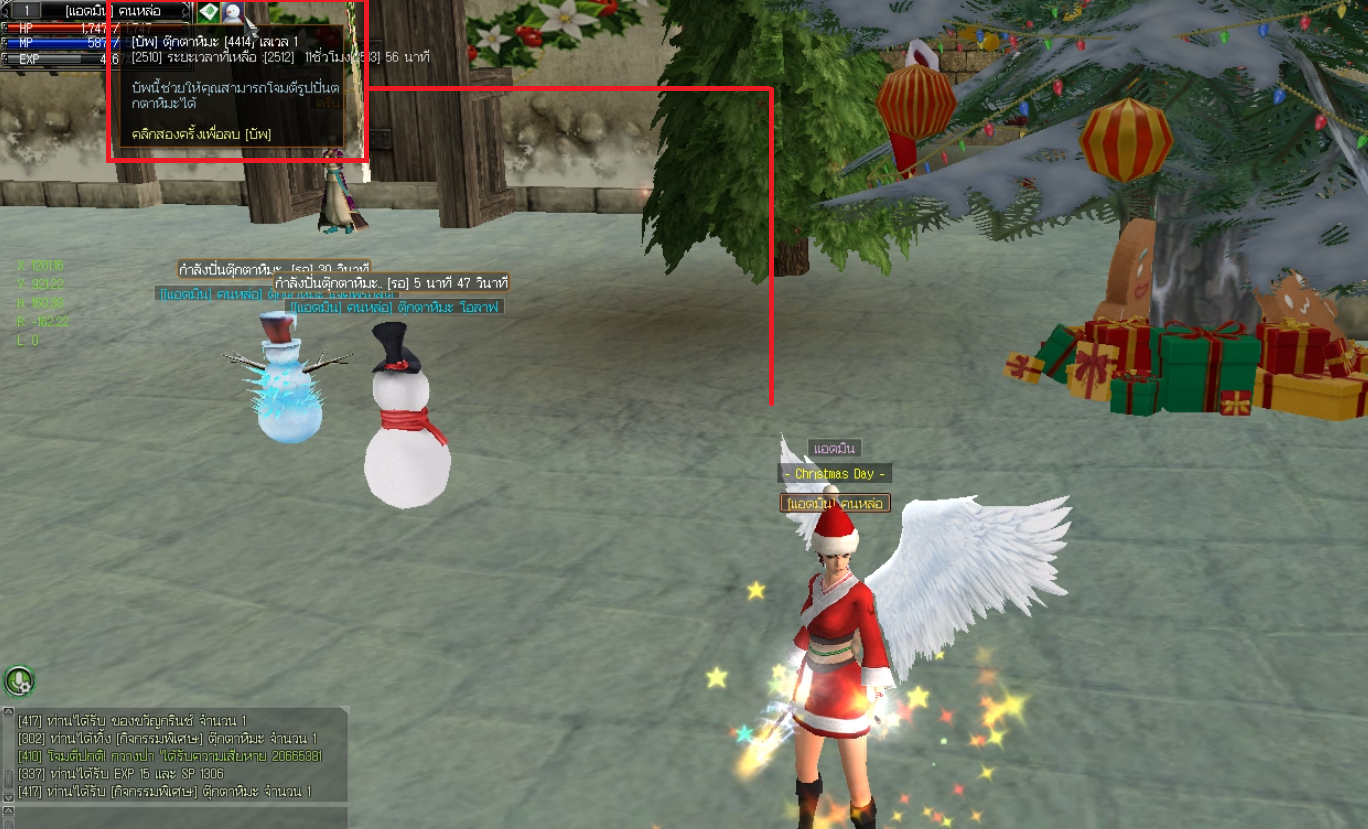Open the green microphone voice settings

[x=18, y=681]
